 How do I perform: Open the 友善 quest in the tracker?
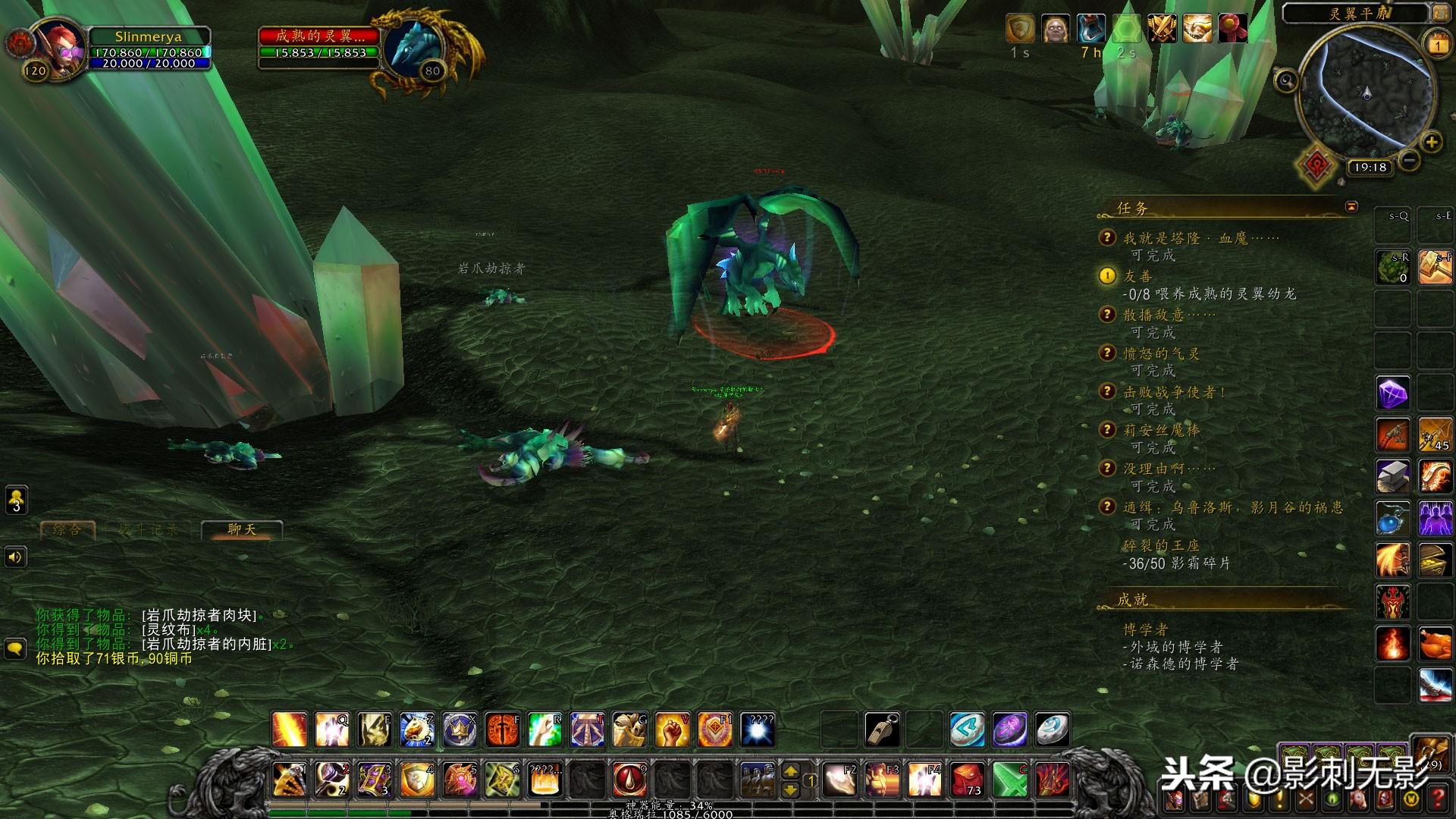[1137, 277]
